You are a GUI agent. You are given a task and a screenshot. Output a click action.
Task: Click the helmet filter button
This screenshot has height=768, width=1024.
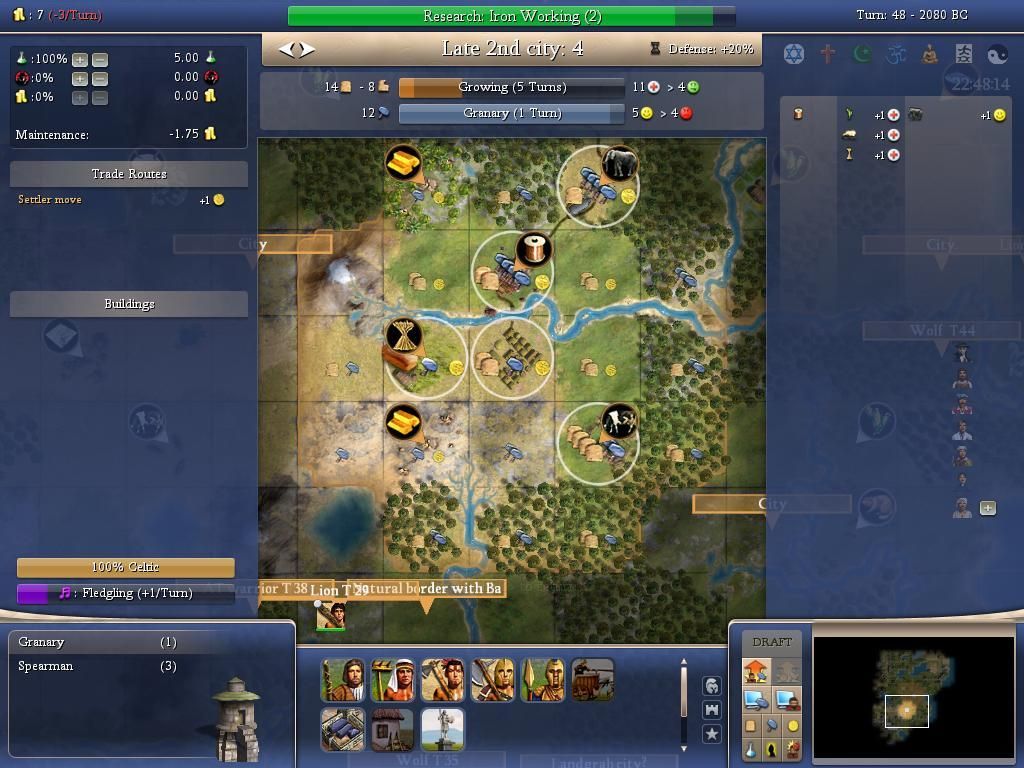[711, 686]
